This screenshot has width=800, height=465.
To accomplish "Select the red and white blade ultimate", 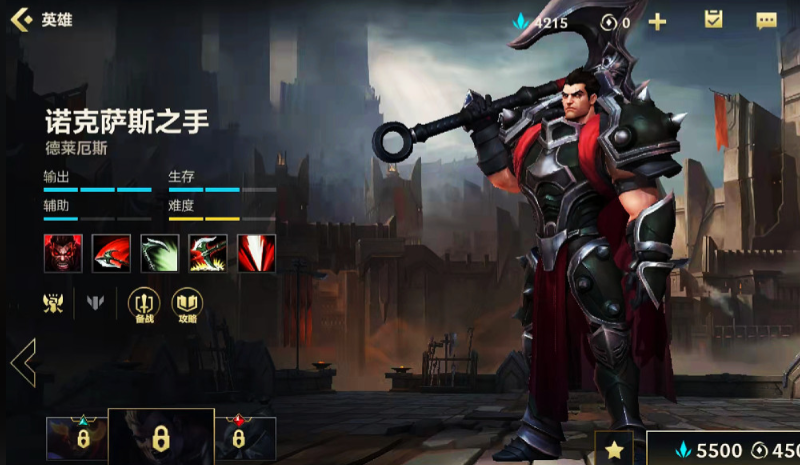I will coord(257,253).
